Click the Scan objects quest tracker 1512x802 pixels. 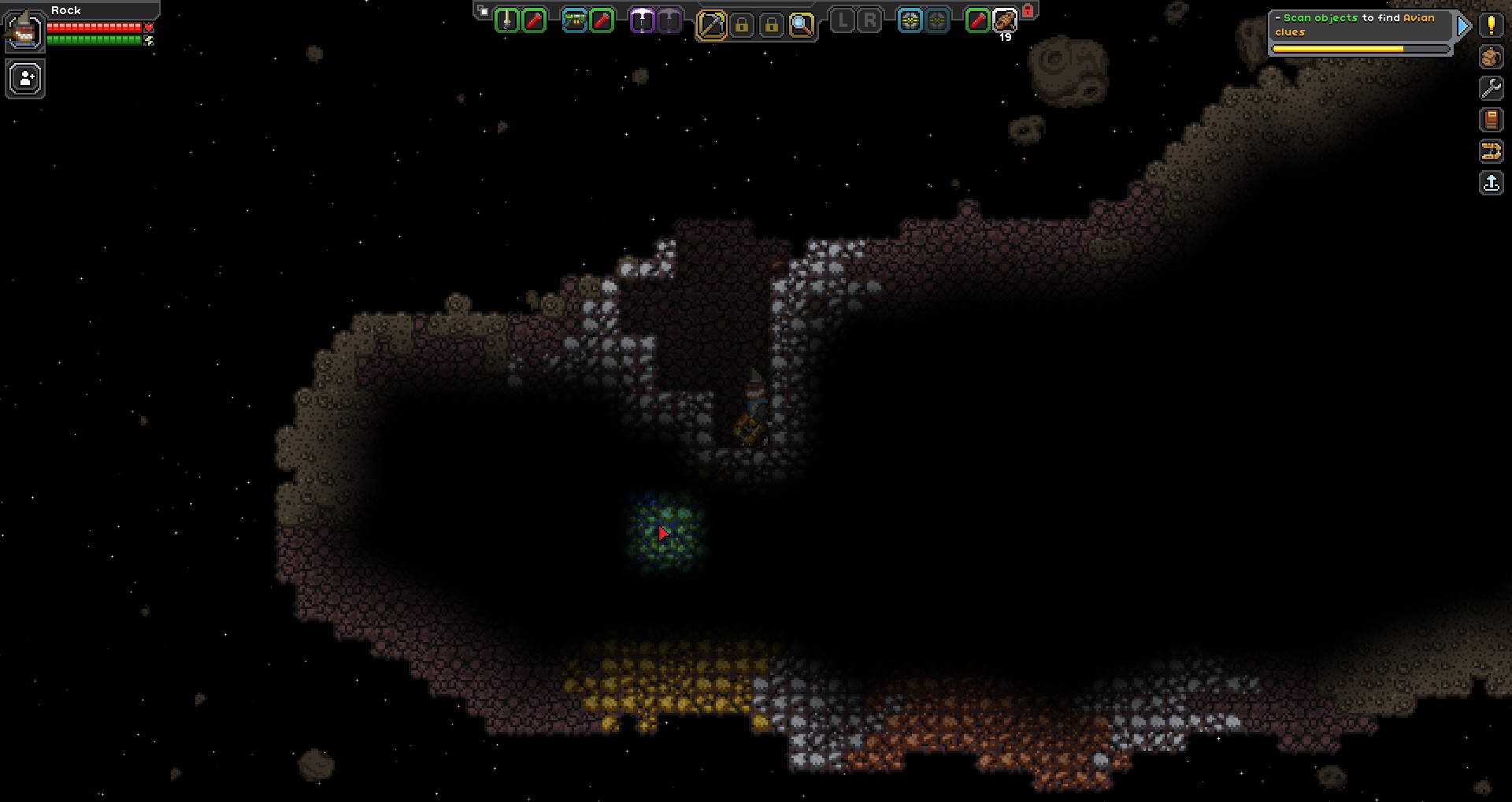click(x=1358, y=25)
